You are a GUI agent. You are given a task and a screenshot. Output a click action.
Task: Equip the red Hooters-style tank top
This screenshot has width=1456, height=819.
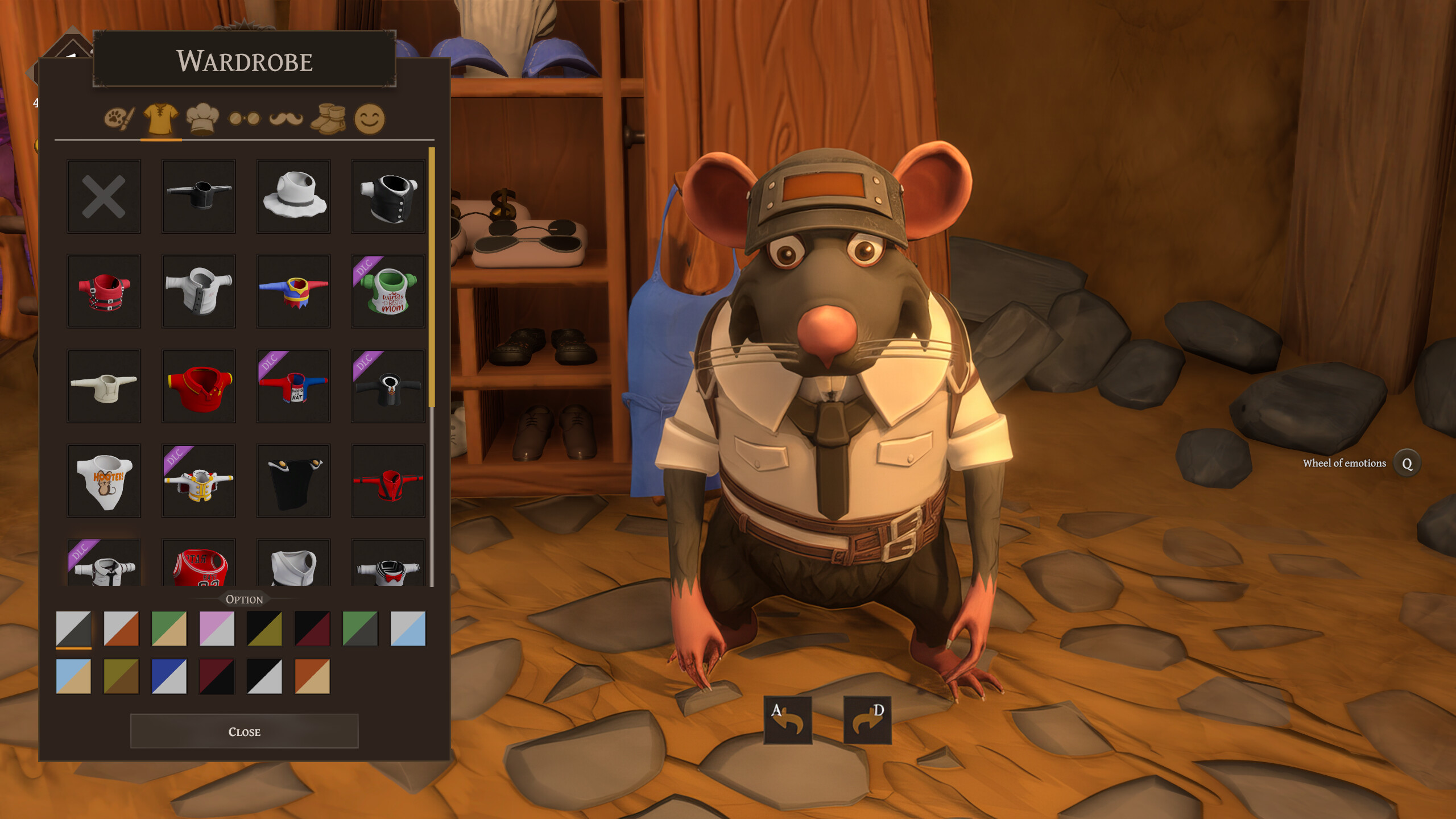pyautogui.click(x=104, y=481)
